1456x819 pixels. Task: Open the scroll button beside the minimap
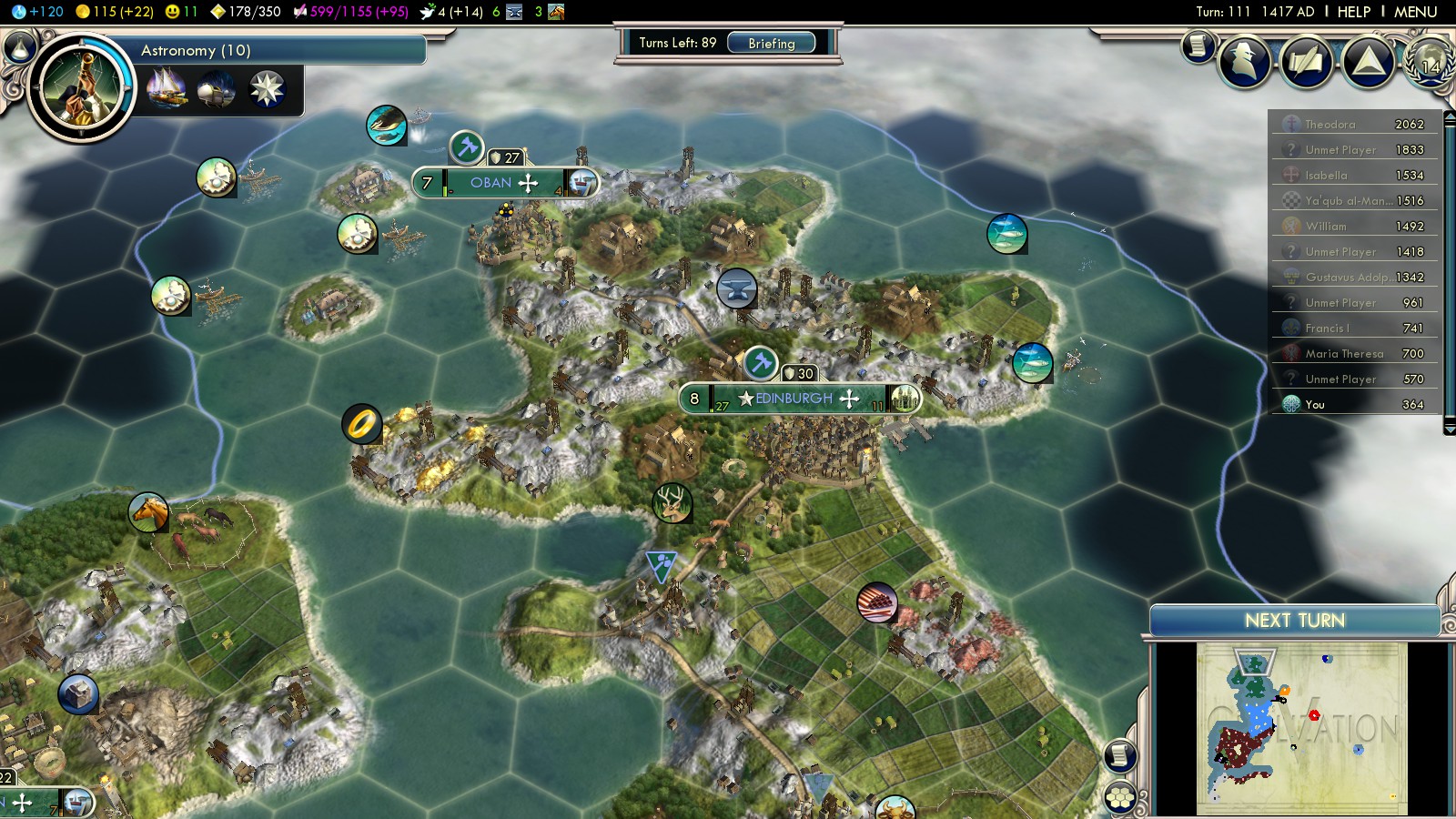click(1120, 755)
